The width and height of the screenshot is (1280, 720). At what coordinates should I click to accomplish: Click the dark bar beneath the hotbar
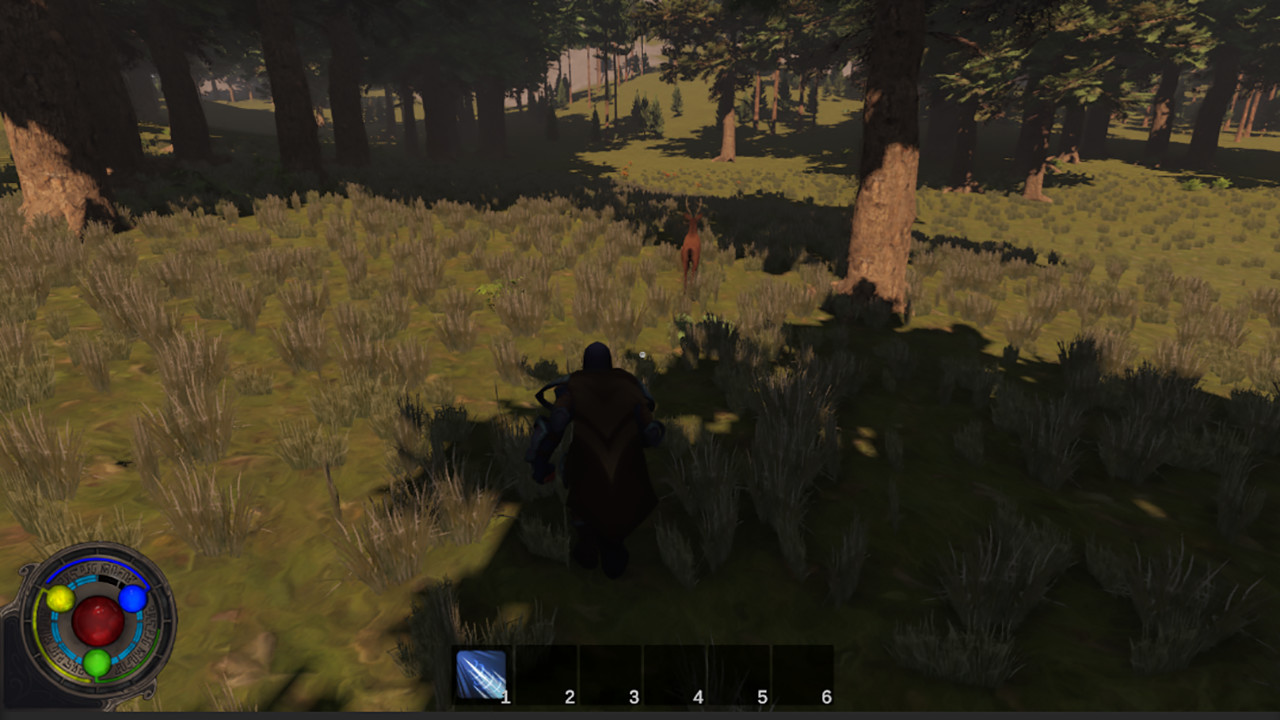point(640,712)
